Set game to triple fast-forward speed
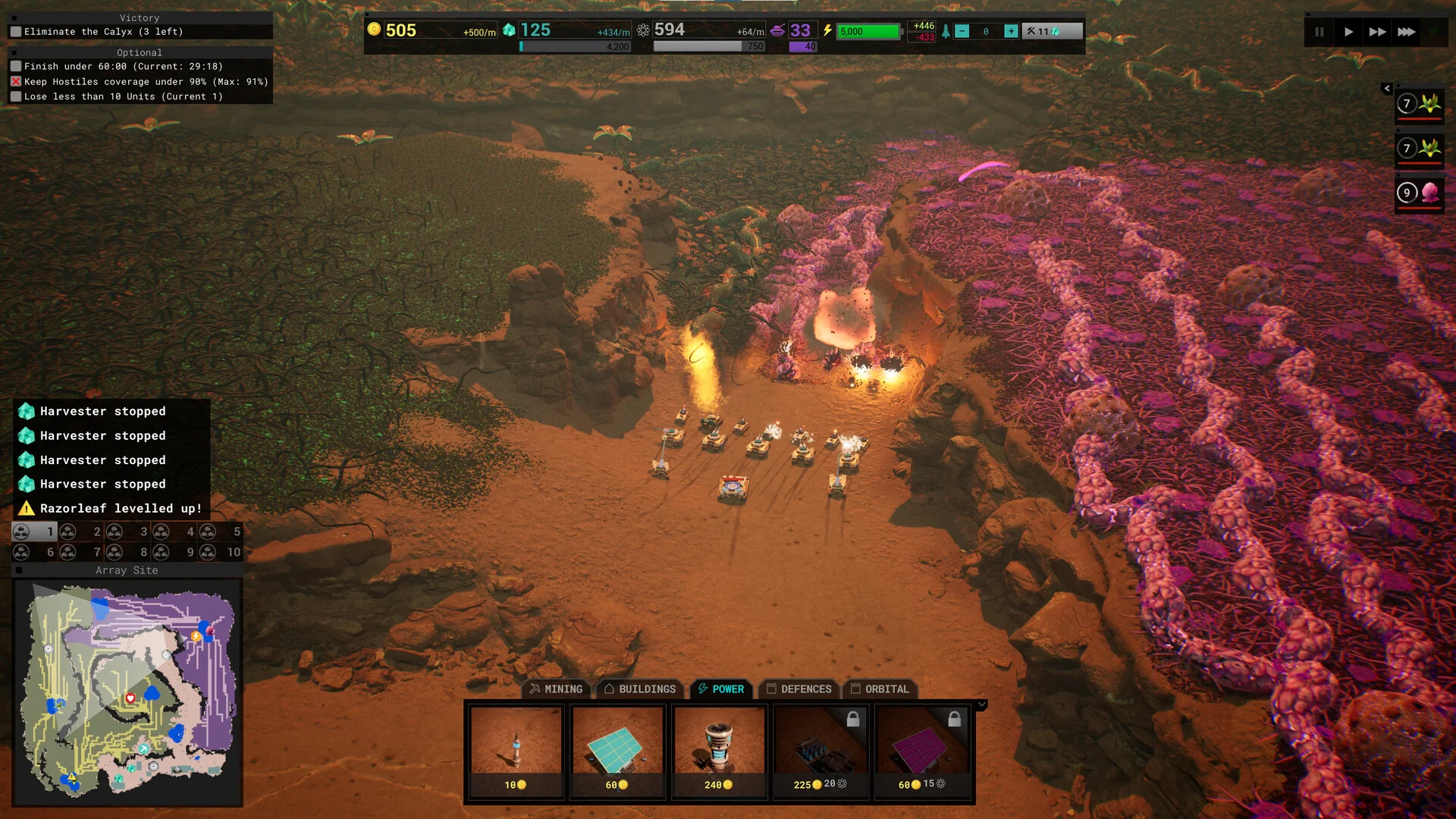 point(1406,32)
